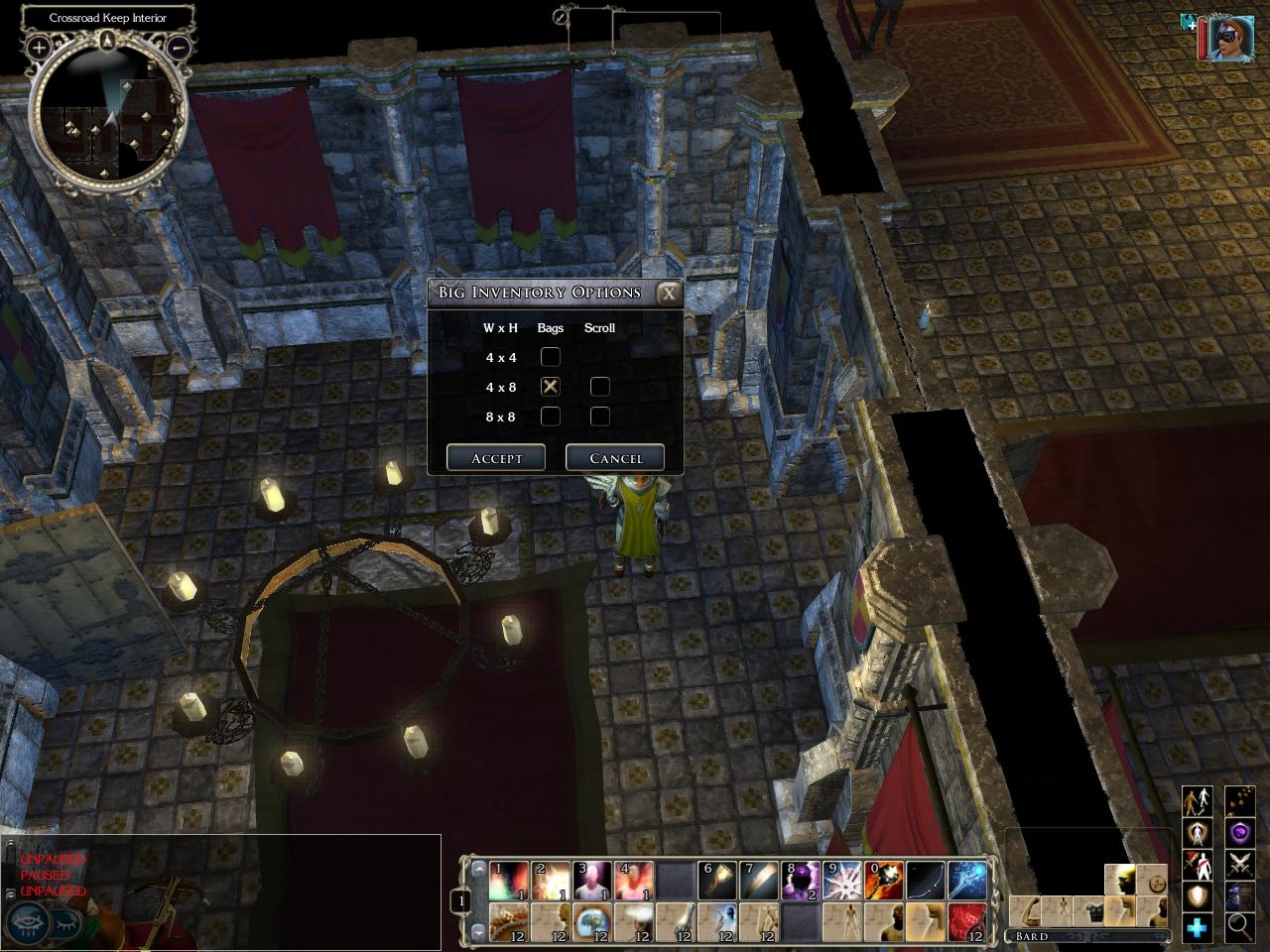The width and height of the screenshot is (1270, 952).
Task: Close the Big Inventory Options window
Action: pos(669,293)
